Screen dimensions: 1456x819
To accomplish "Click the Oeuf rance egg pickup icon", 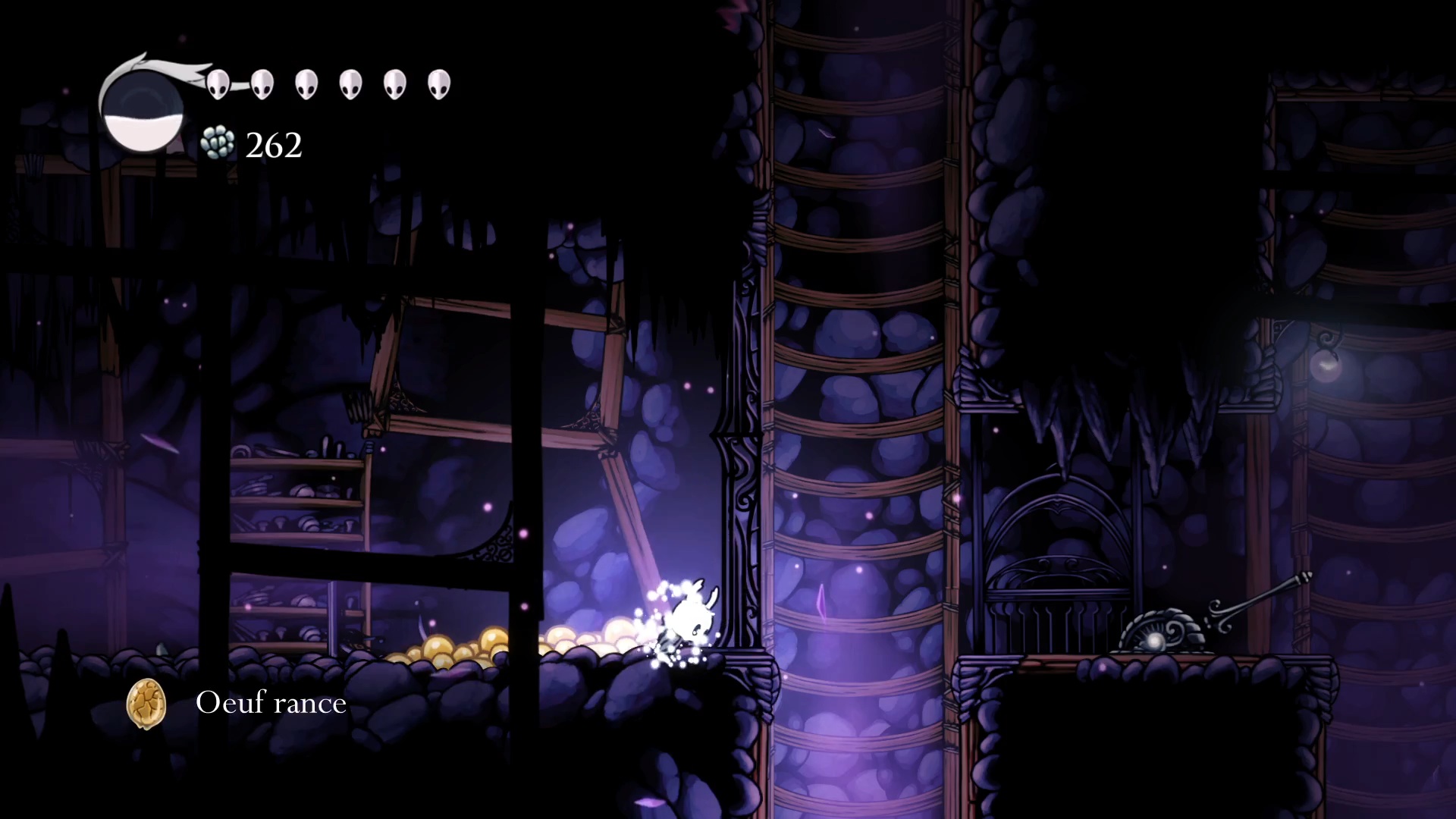I will [x=146, y=704].
